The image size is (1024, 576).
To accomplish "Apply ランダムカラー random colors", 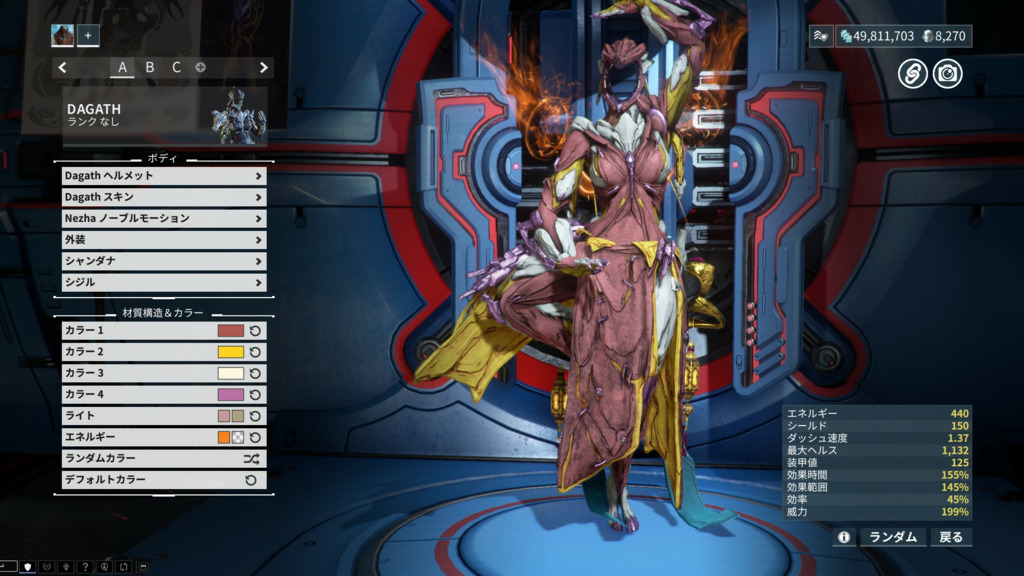I will (x=164, y=459).
